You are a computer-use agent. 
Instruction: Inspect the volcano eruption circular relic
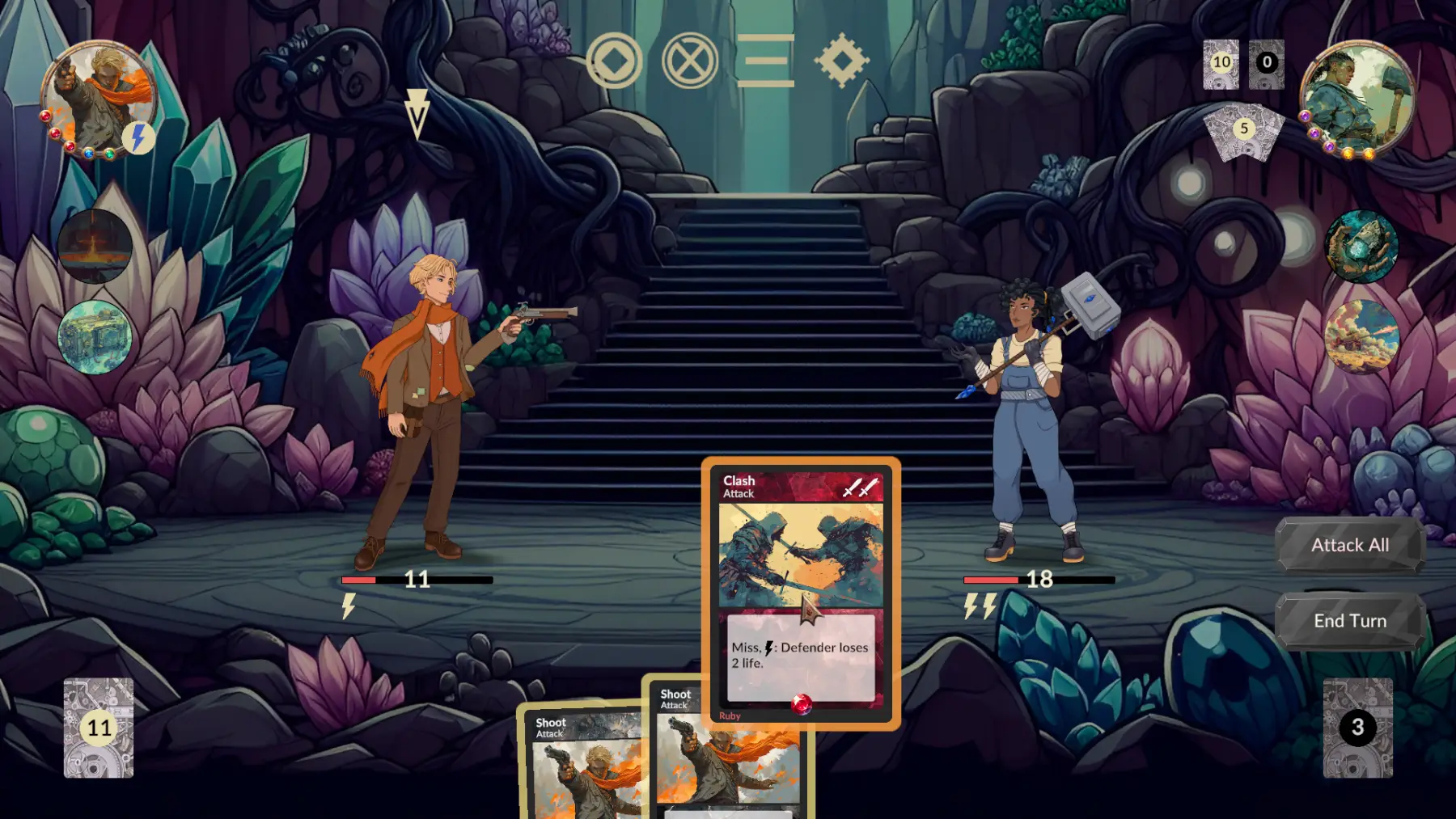[x=95, y=246]
